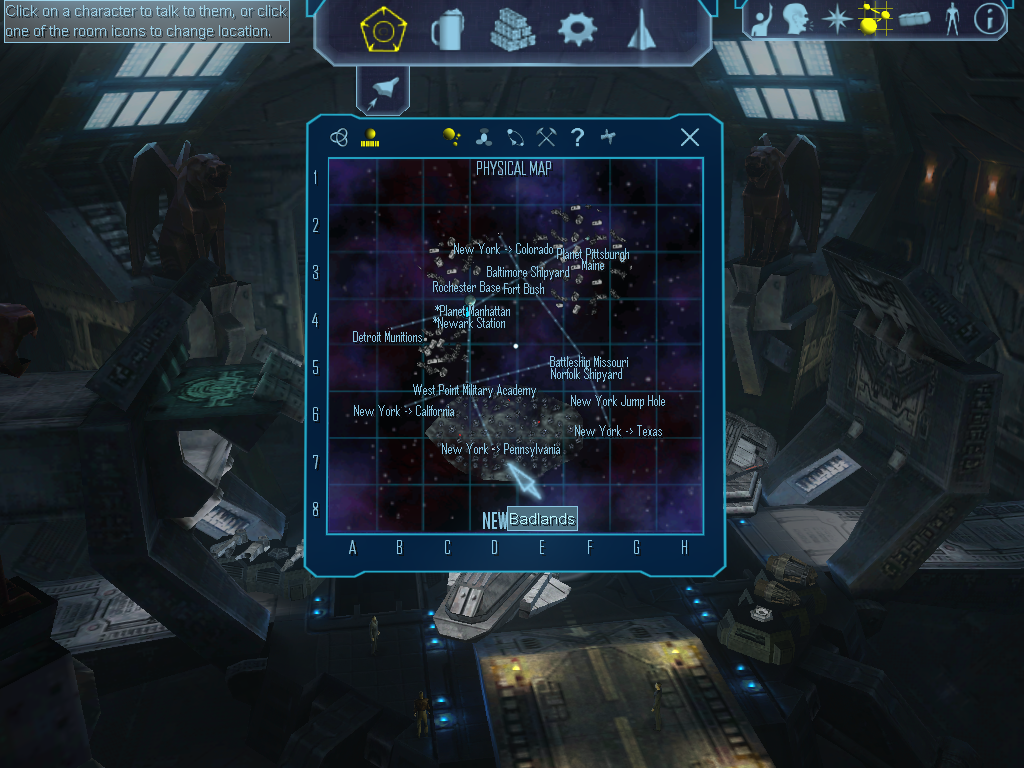Close the navigation map window

click(x=689, y=138)
